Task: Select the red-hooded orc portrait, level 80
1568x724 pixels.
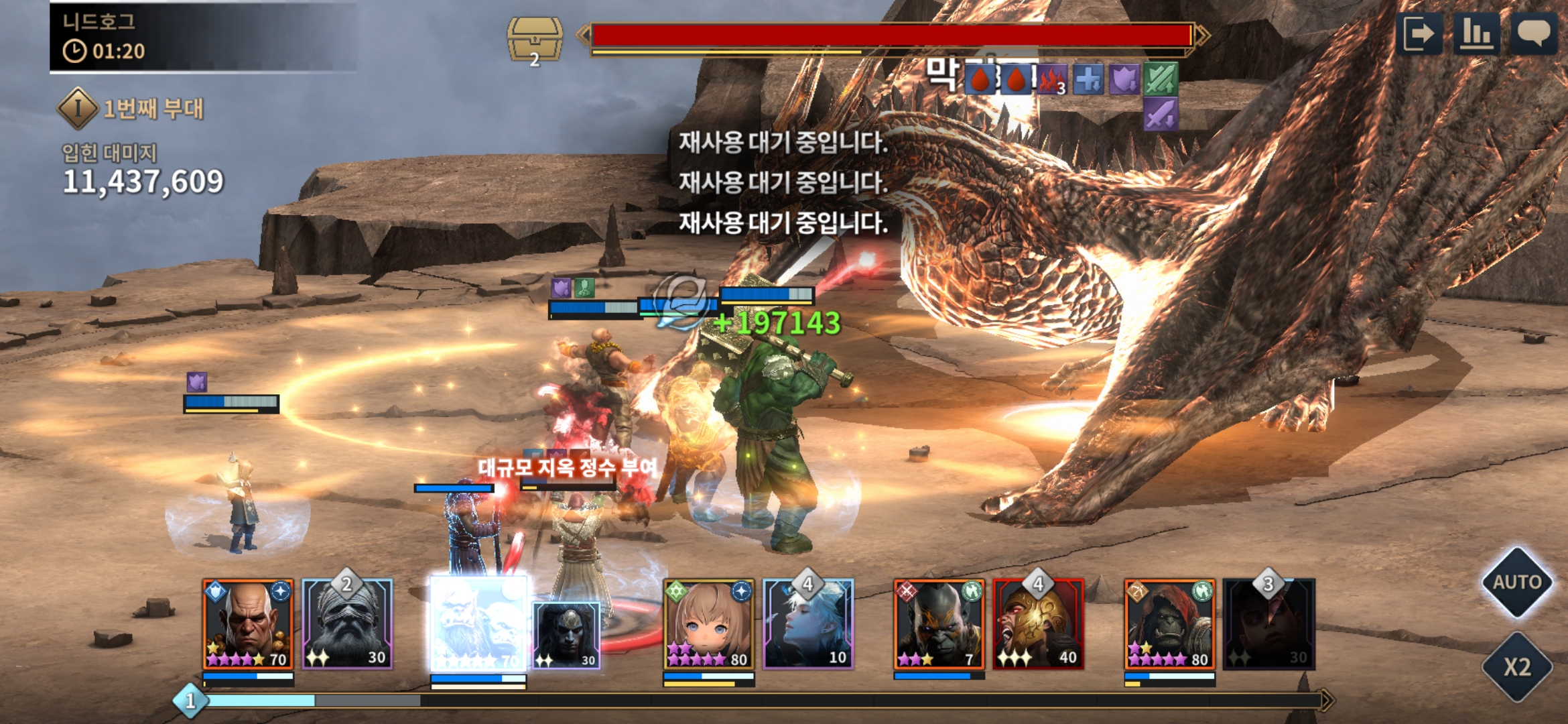Action: tap(1169, 624)
